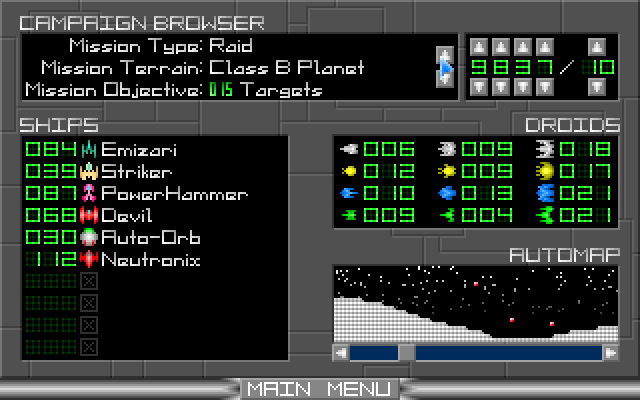640x400 pixels.
Task: Select the Emizari ship row
Action: pyautogui.click(x=138, y=150)
